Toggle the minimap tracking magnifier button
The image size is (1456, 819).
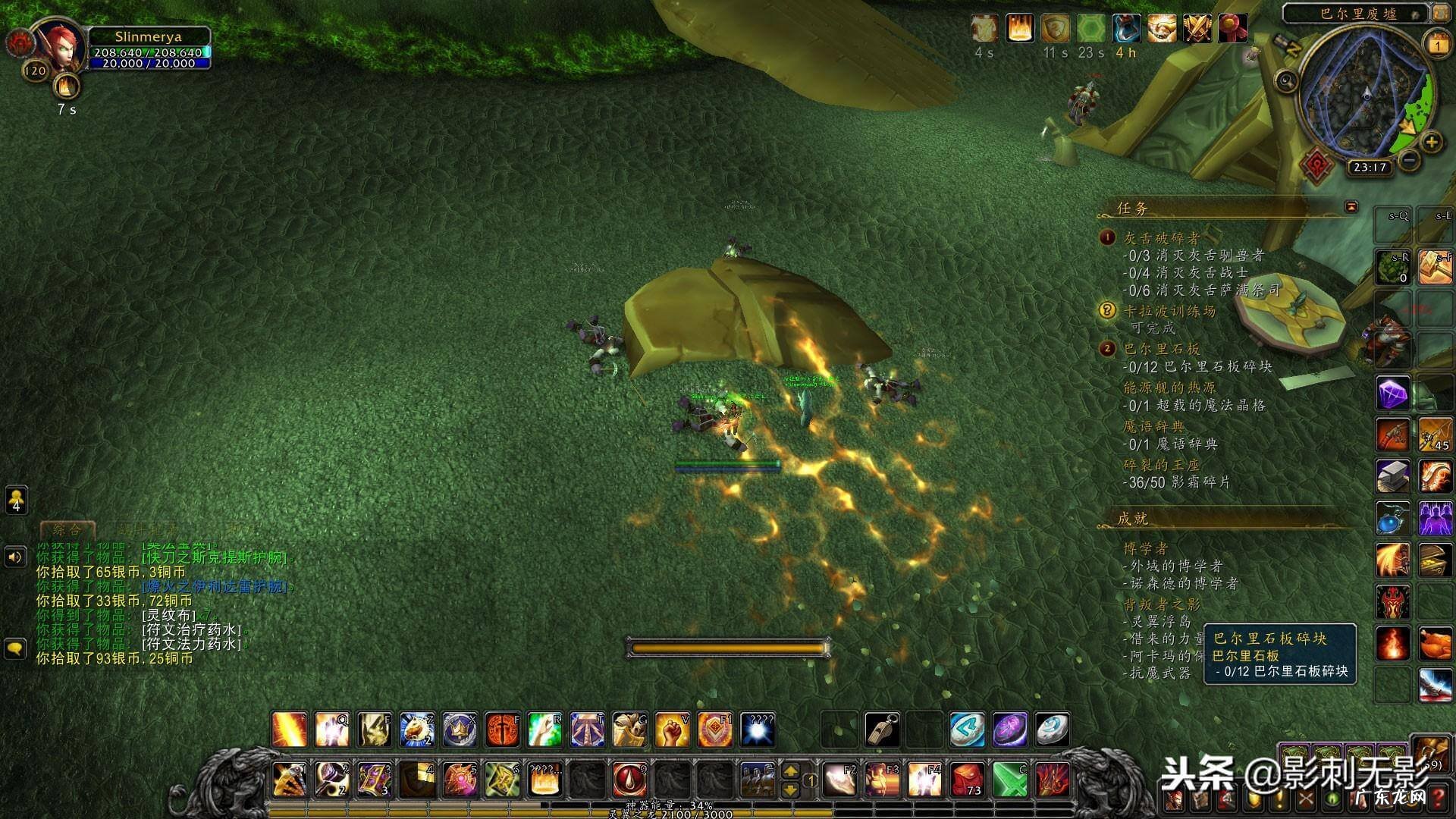point(1286,80)
